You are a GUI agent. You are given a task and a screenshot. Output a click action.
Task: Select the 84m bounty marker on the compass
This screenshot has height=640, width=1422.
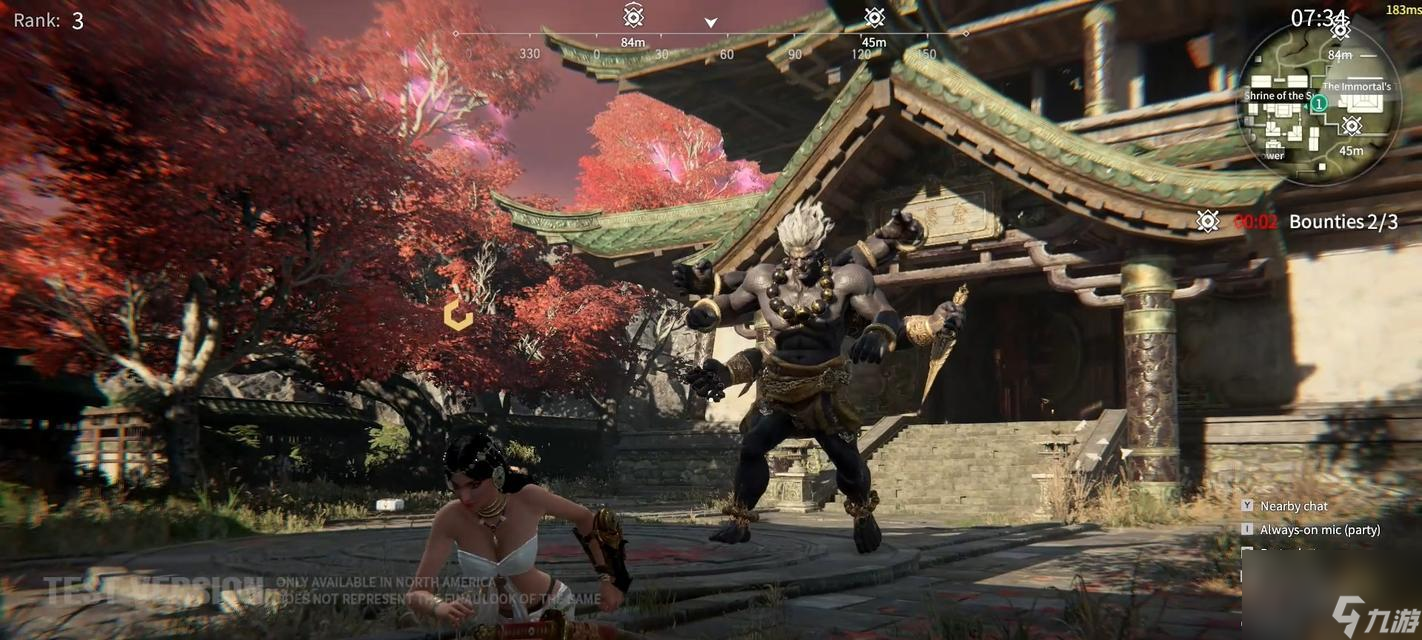[x=633, y=16]
